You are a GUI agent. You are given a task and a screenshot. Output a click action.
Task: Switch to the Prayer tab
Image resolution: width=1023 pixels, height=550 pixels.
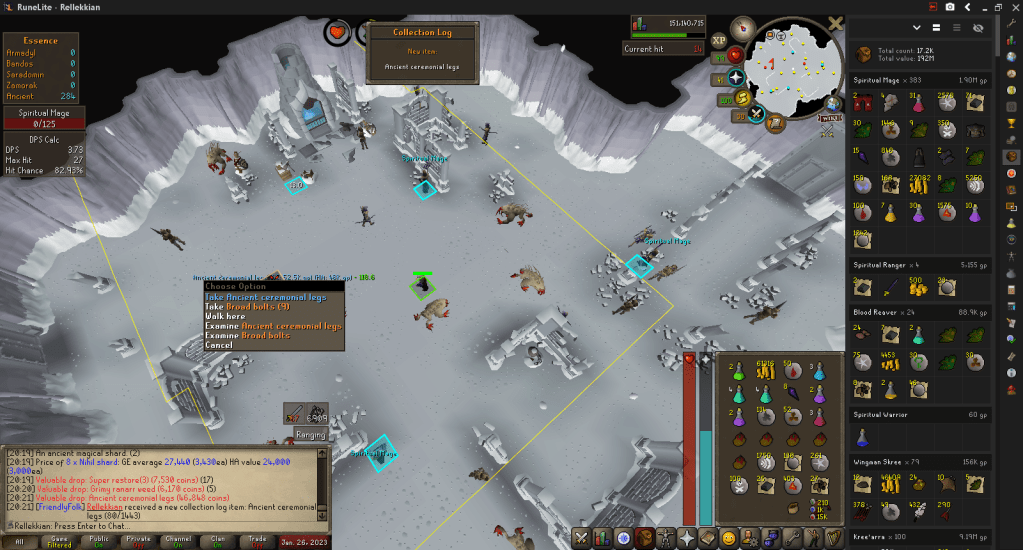pyautogui.click(x=687, y=539)
